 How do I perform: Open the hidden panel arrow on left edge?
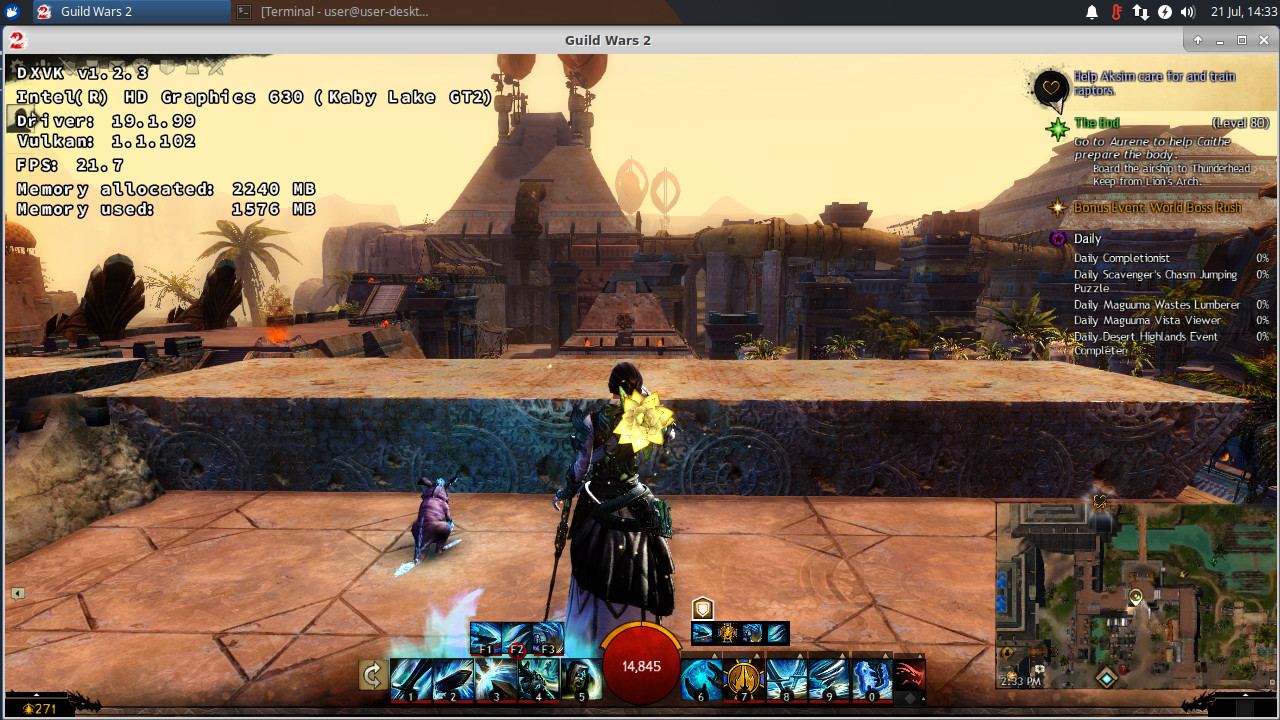[17, 592]
